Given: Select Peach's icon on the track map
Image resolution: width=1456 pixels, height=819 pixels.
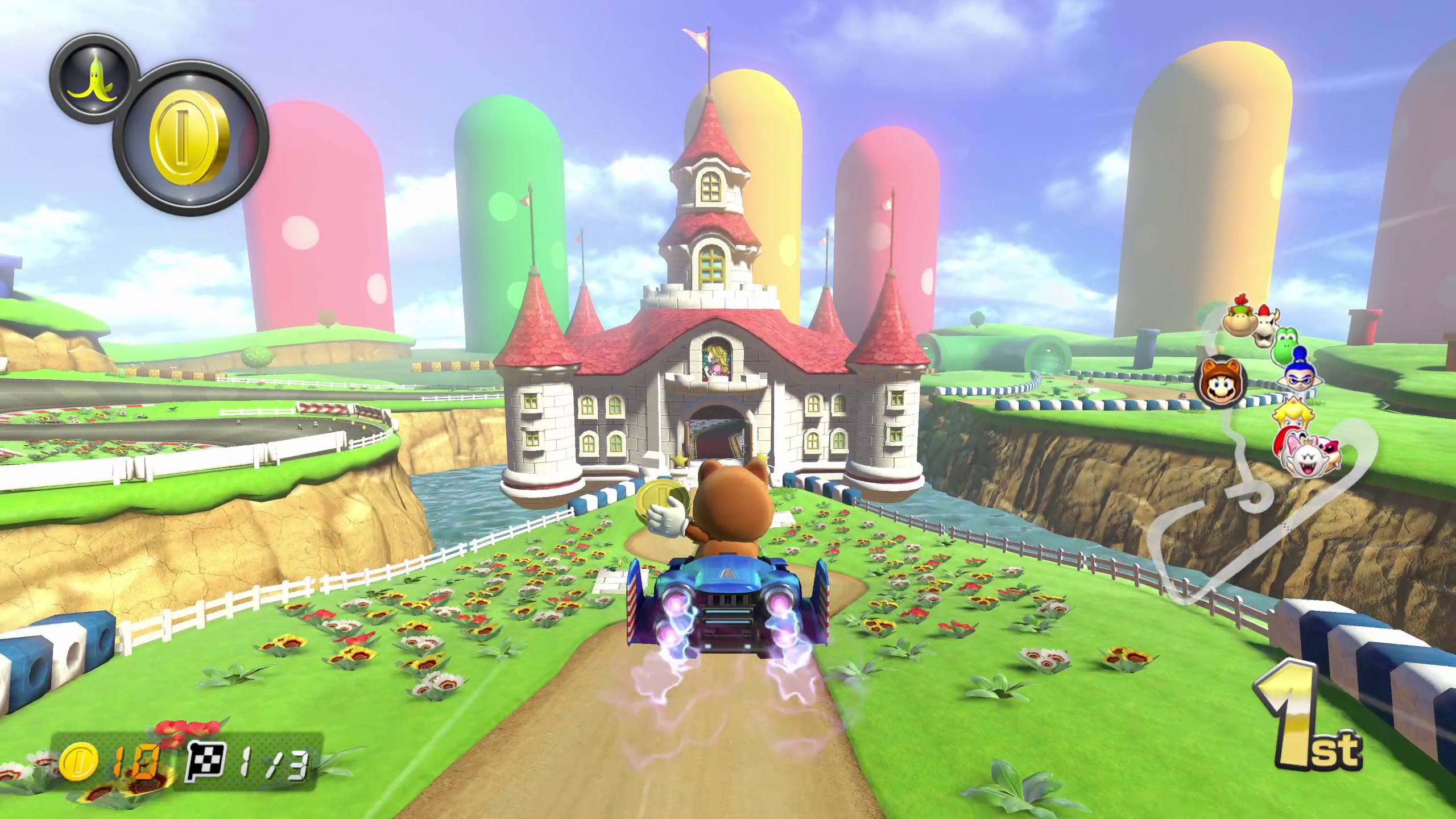Looking at the screenshot, I should pyautogui.click(x=1292, y=415).
